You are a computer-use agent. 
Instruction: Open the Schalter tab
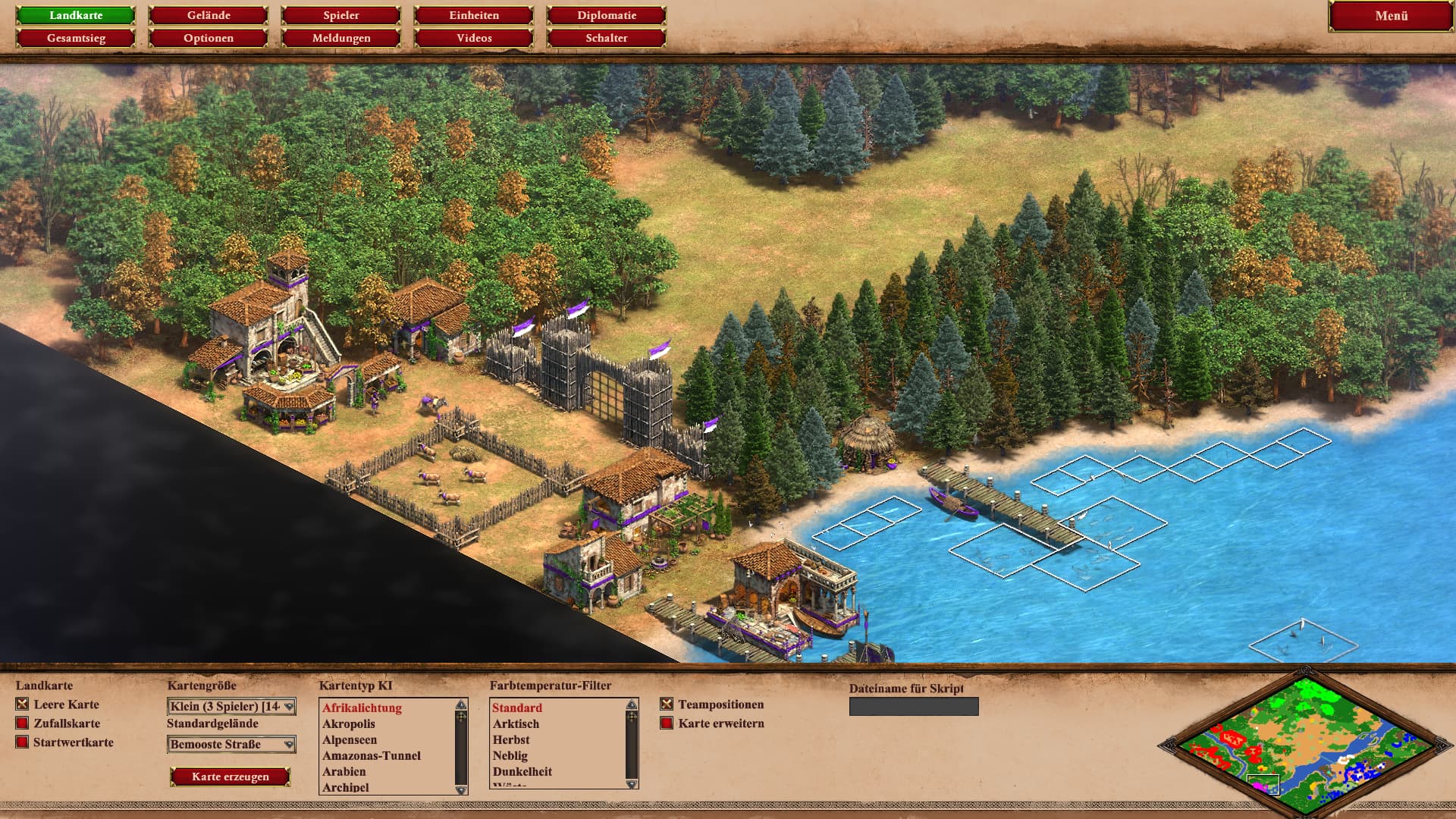pos(607,38)
